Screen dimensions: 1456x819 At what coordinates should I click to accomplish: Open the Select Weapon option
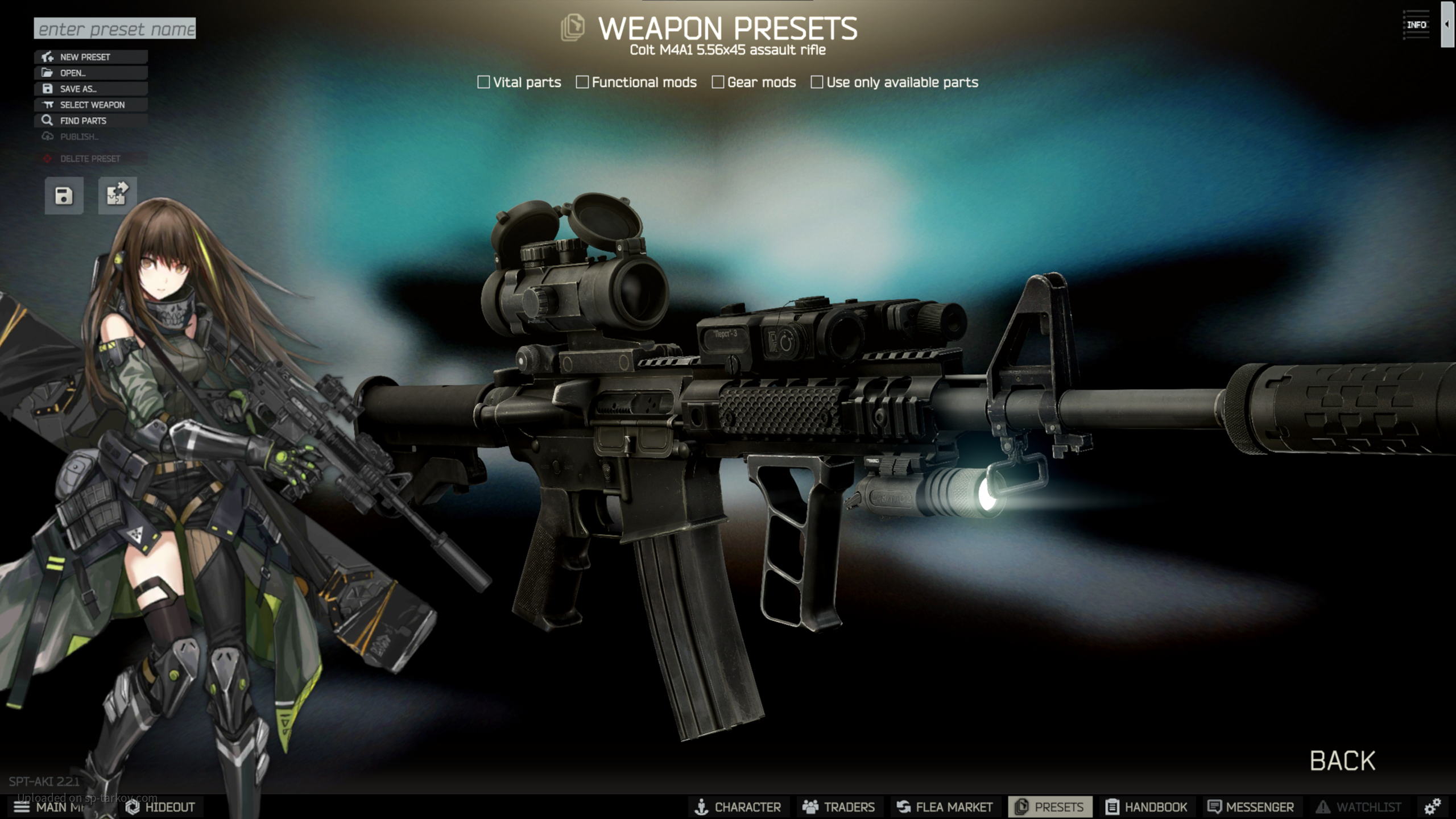[x=91, y=105]
